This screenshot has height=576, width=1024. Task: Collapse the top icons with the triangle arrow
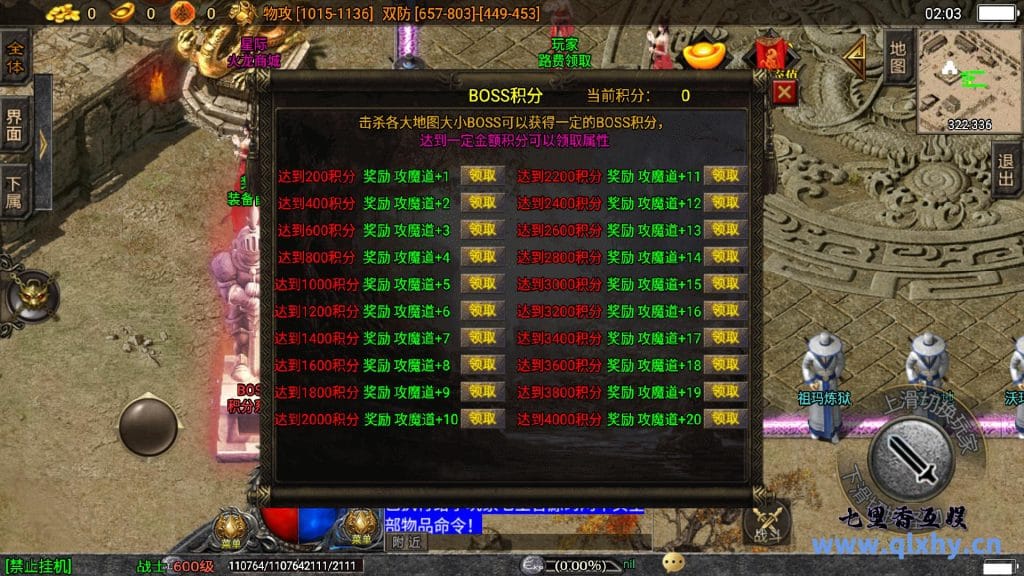(x=853, y=60)
